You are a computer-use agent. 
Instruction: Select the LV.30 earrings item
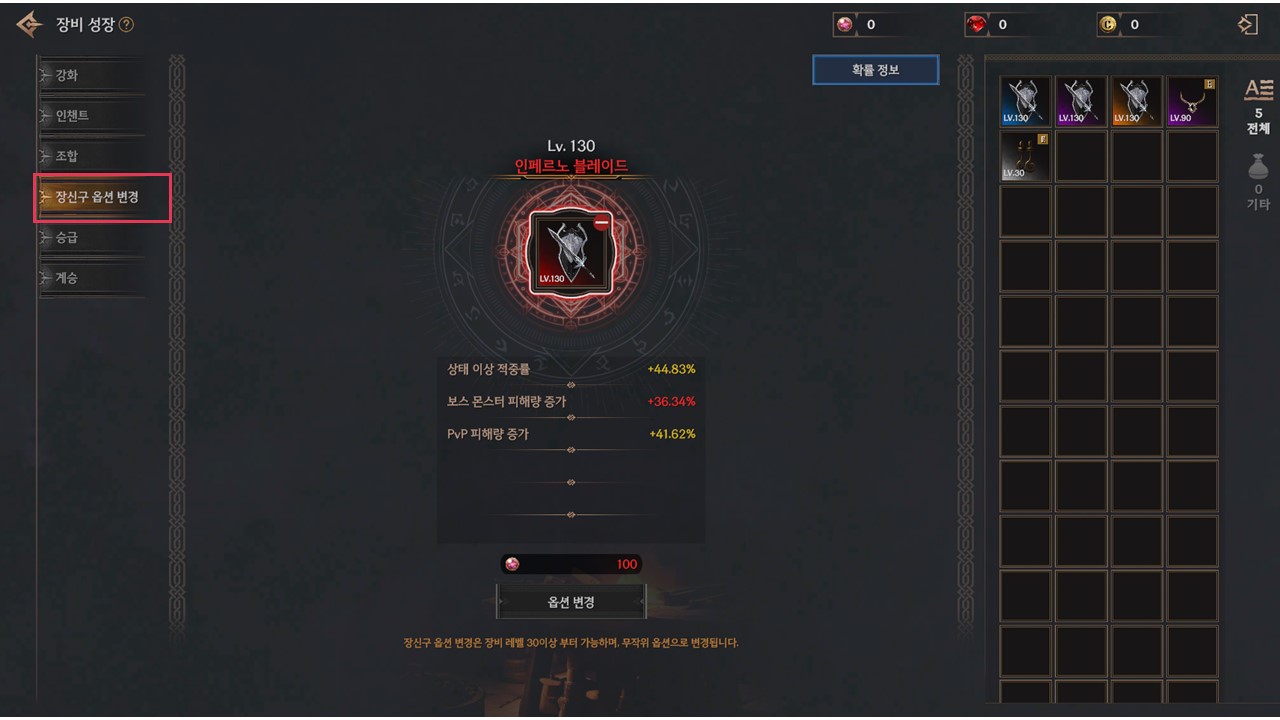tap(1025, 157)
